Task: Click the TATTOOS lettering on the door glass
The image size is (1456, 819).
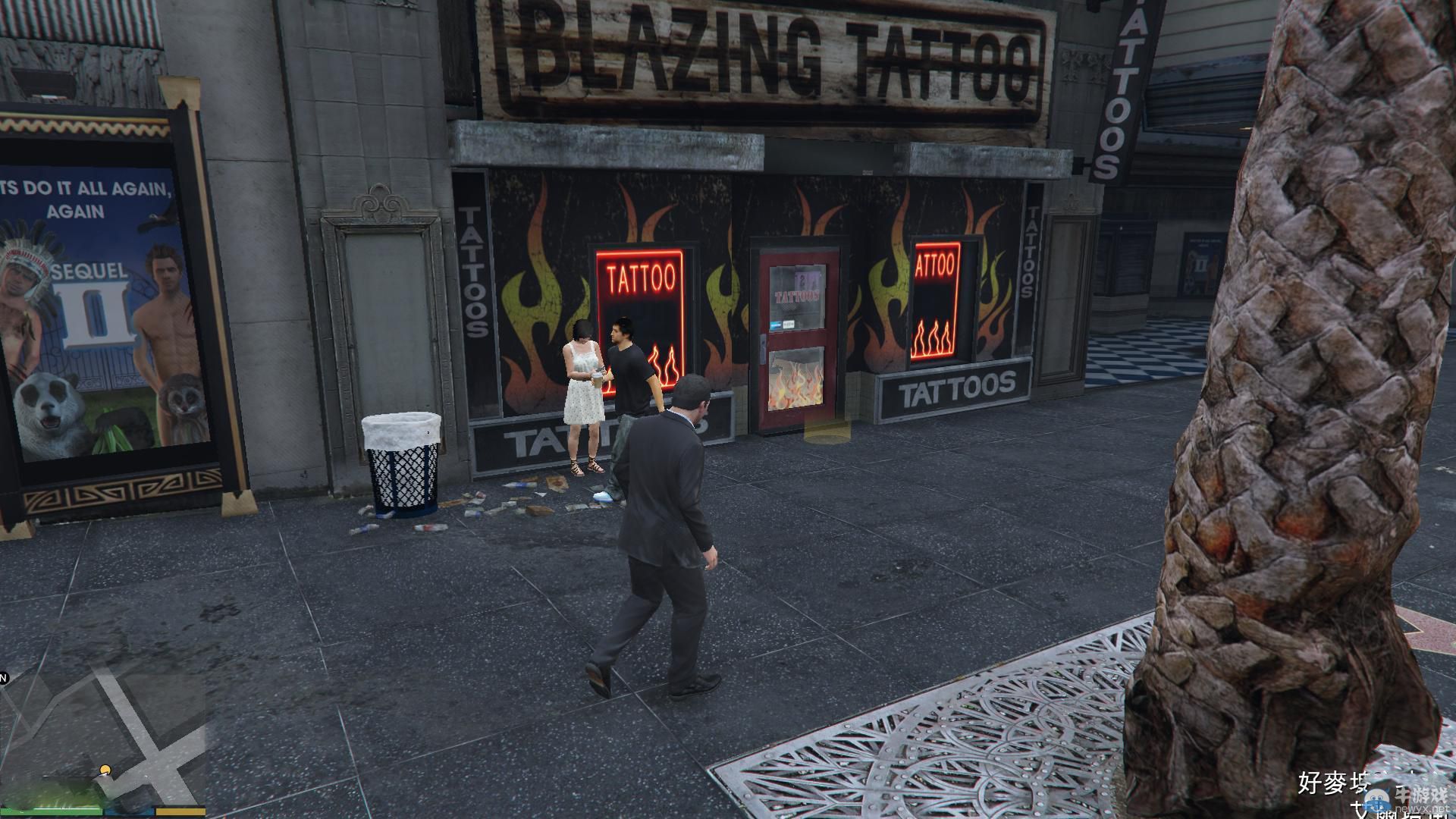Action: [x=795, y=297]
